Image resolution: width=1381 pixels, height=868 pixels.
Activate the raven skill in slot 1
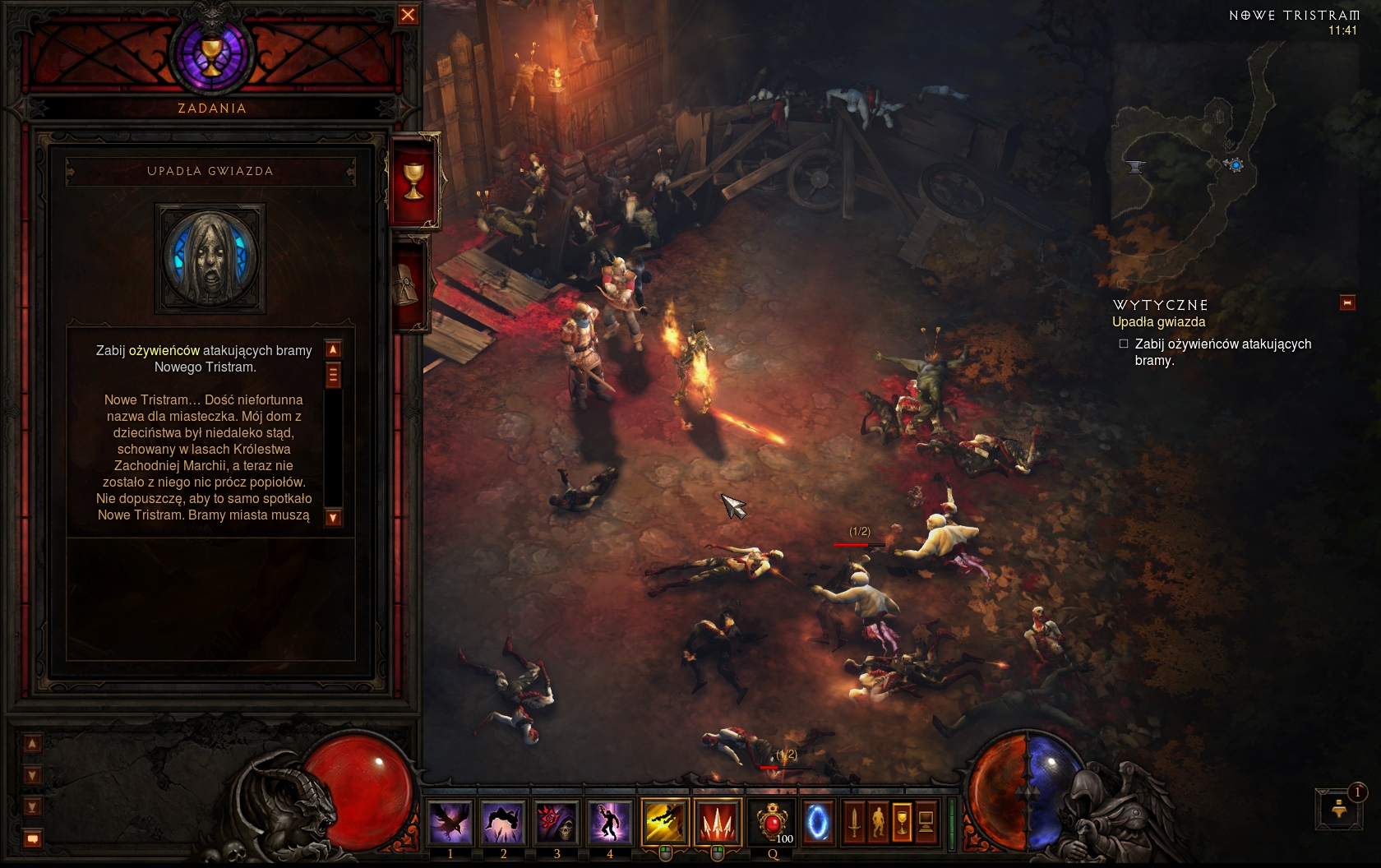point(450,822)
